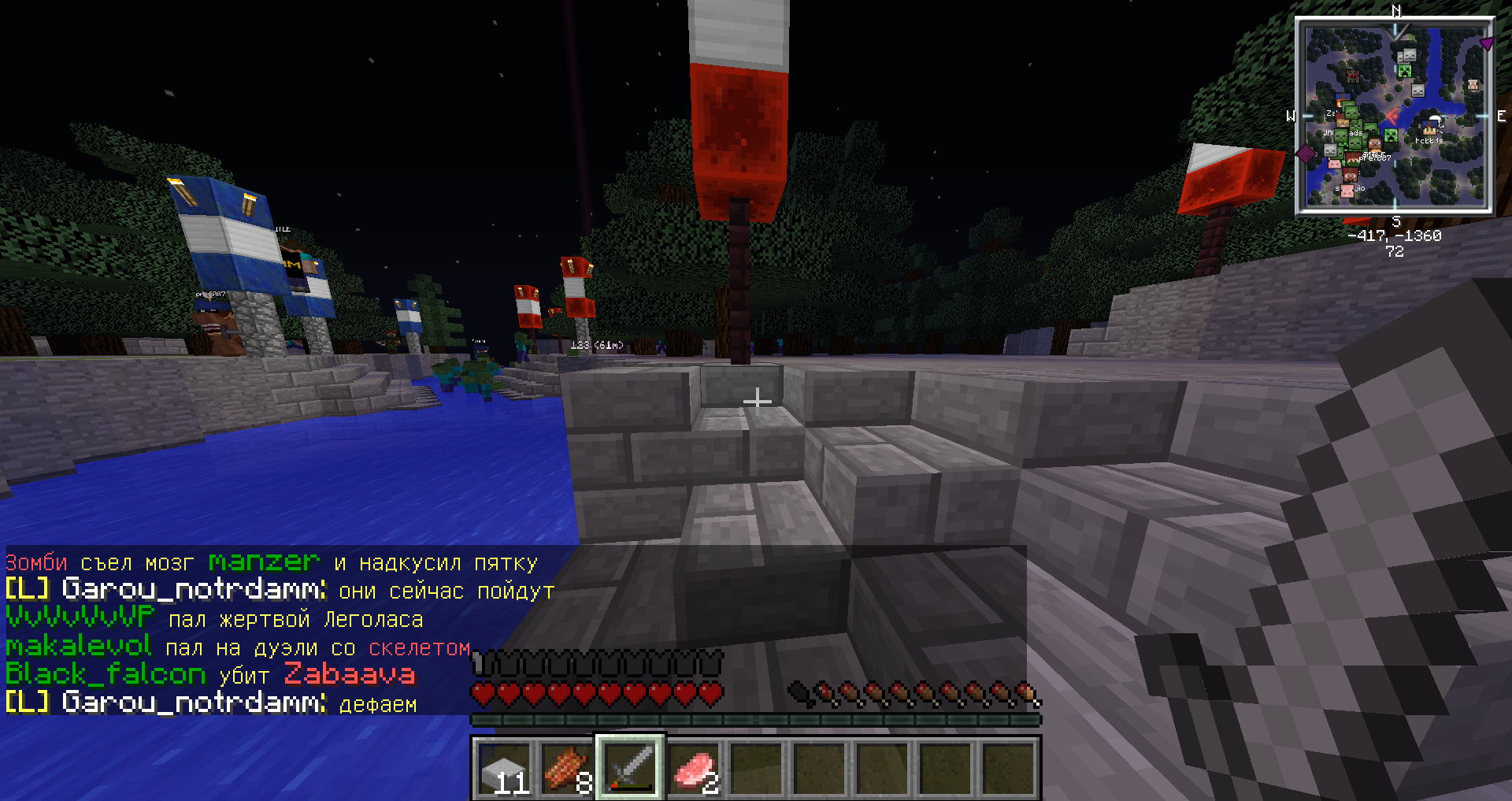Click the red player arrow on the minimap
The width and height of the screenshot is (1512, 801).
click(x=1392, y=116)
